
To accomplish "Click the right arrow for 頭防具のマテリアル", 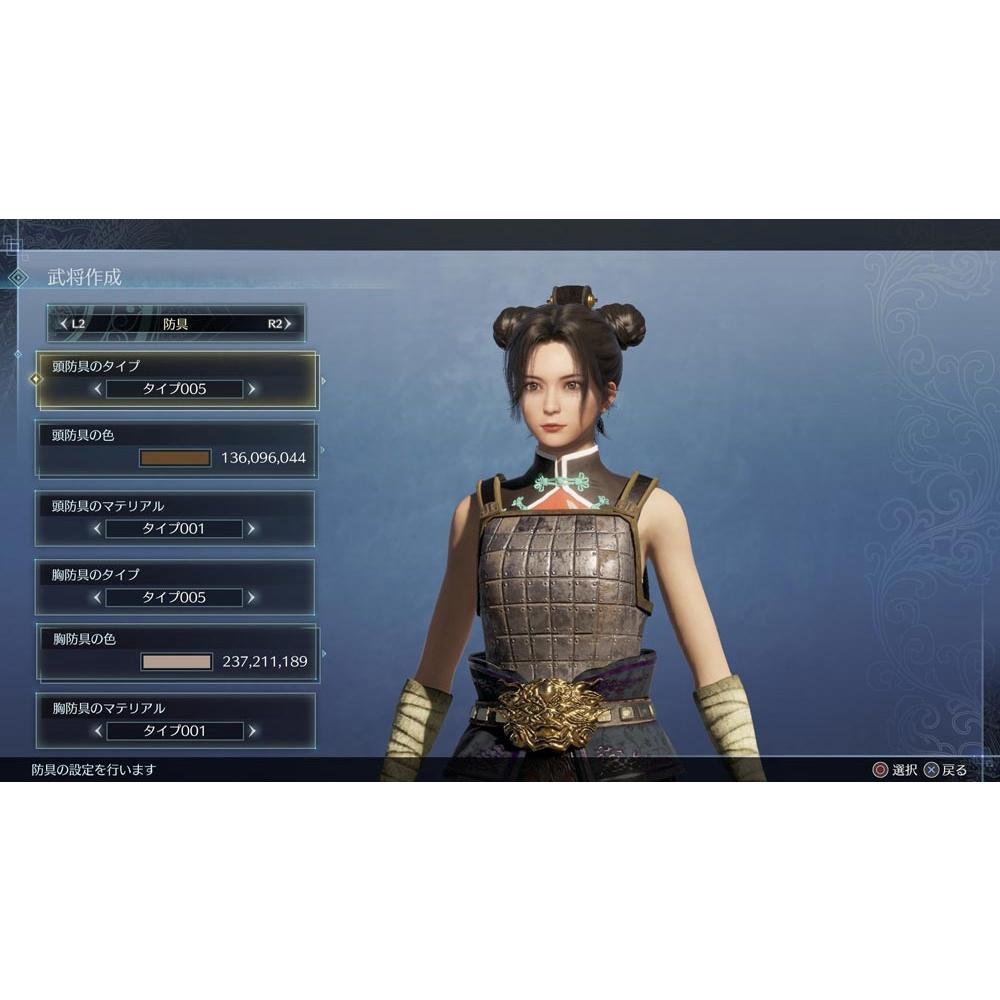I will click(252, 528).
